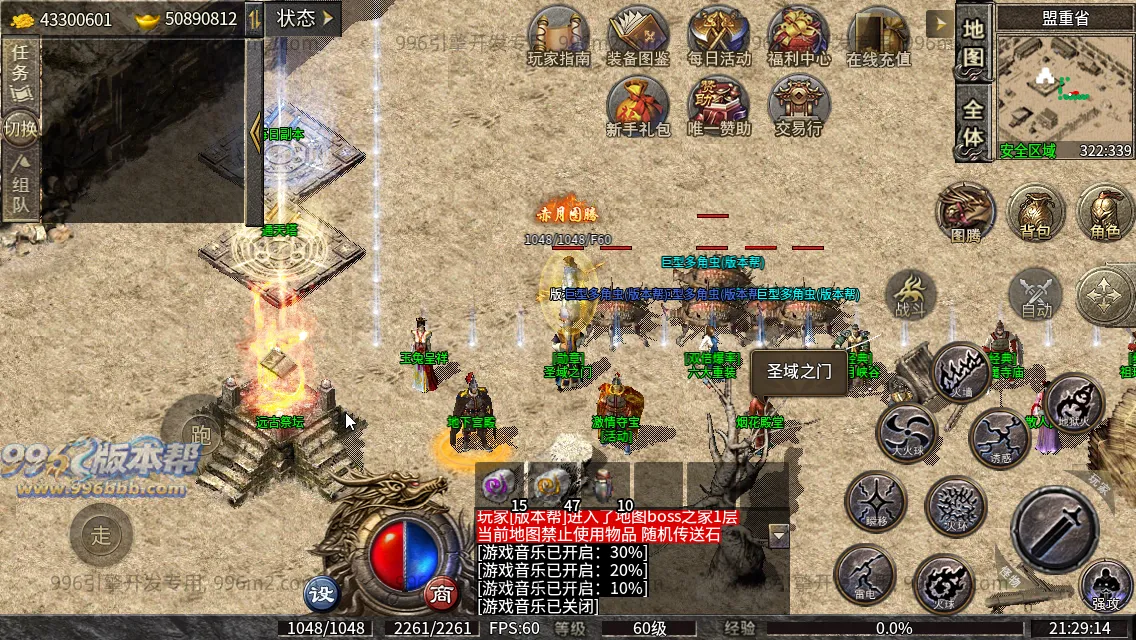Open the 图腾 totem menu

coord(965,212)
